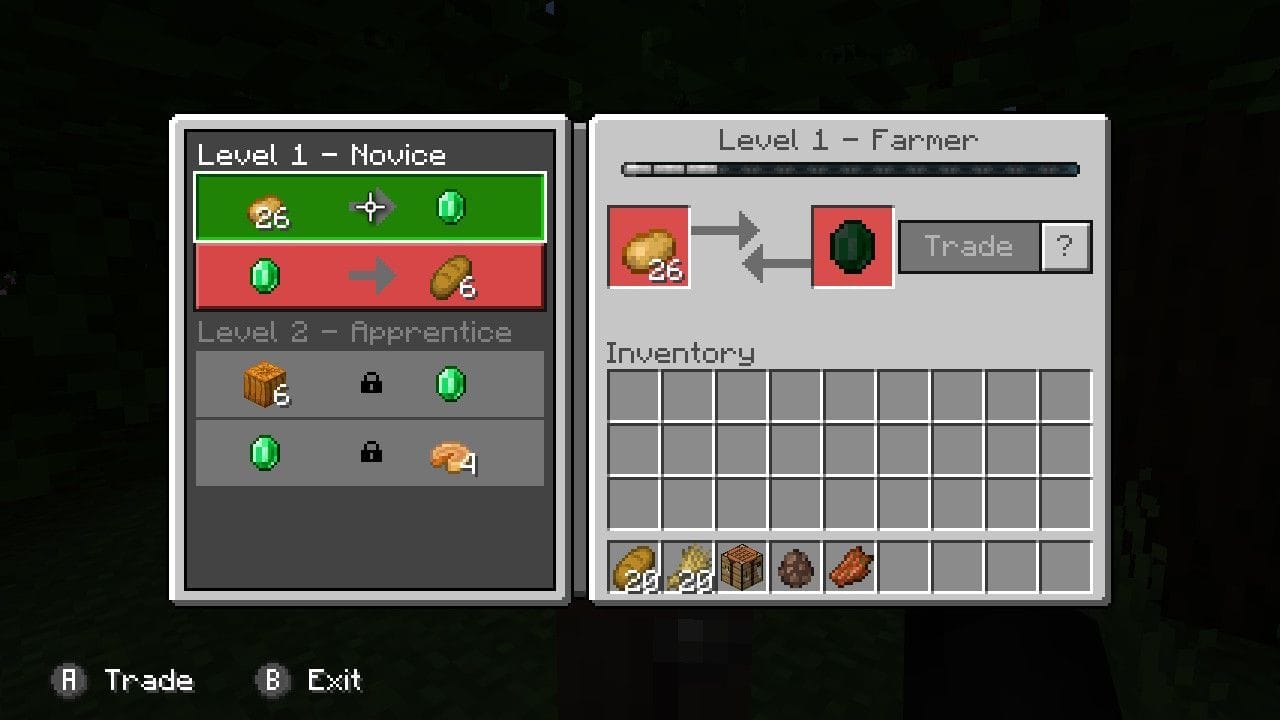This screenshot has width=1280, height=720.
Task: Click the emerald output in the trade window
Action: point(851,246)
